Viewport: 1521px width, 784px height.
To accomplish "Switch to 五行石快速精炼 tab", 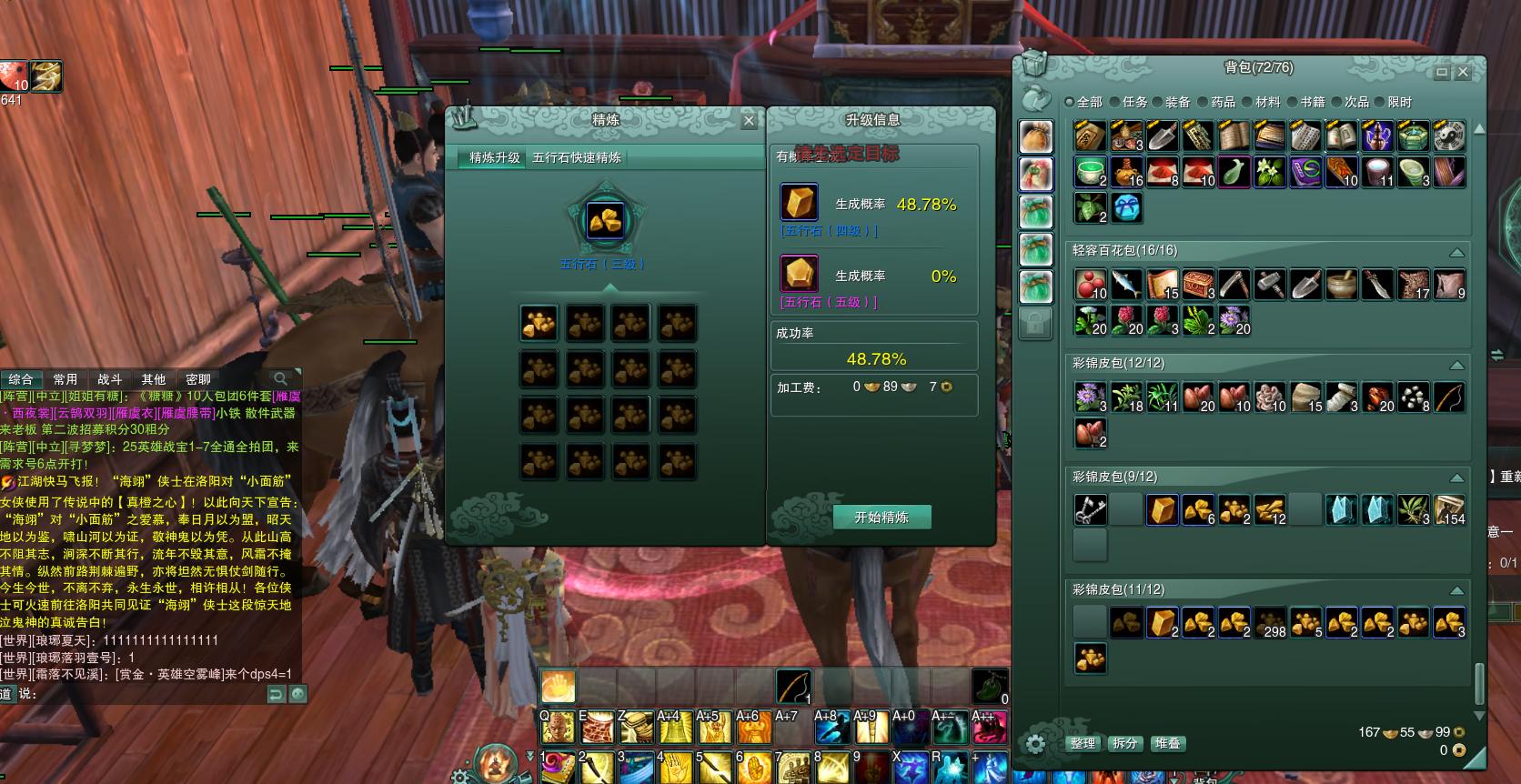I will tap(577, 157).
